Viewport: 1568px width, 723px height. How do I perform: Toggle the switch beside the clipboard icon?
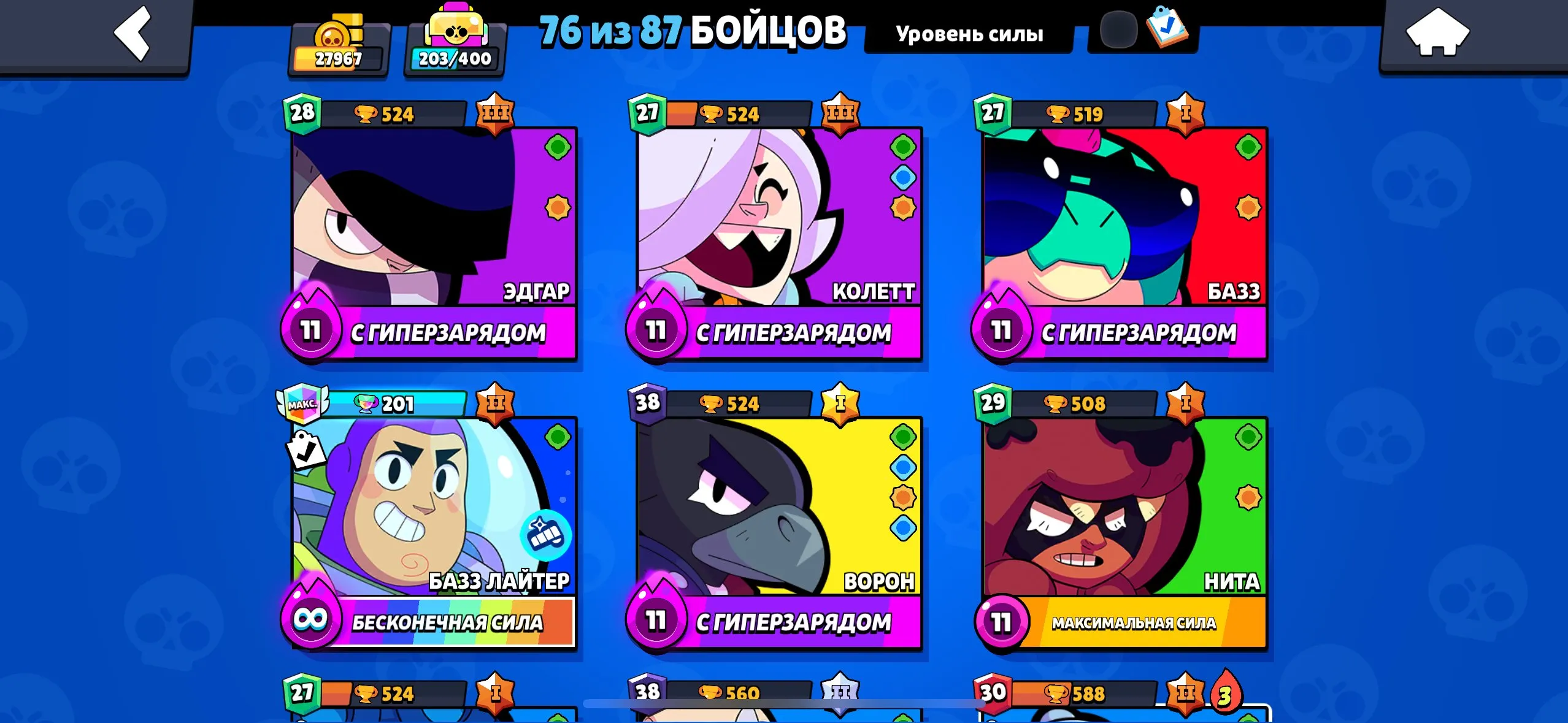[x=1120, y=29]
